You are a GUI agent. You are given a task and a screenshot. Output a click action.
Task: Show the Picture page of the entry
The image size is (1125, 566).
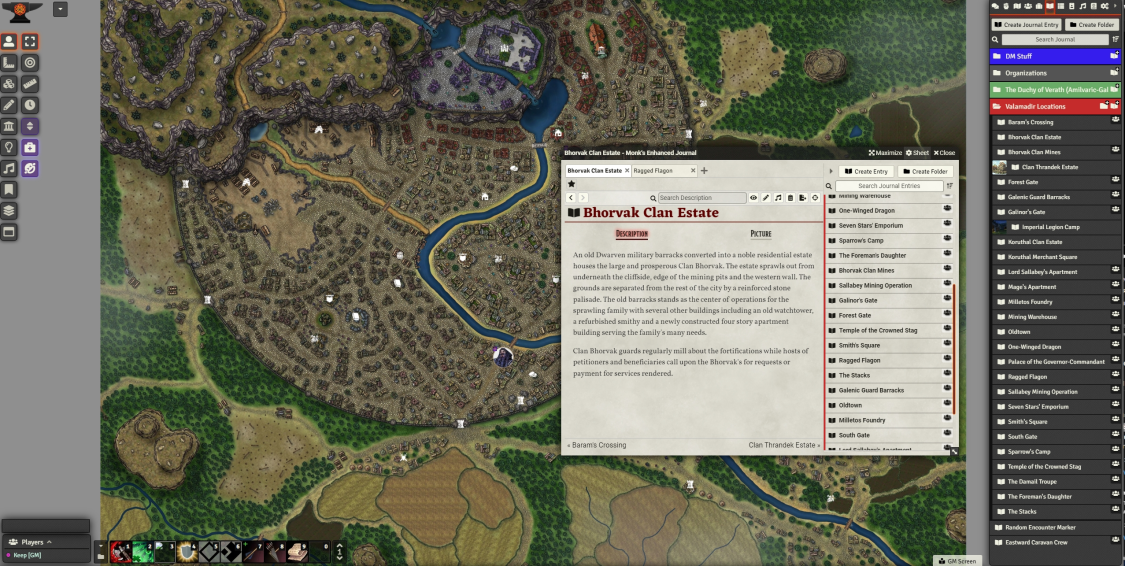[x=760, y=234]
